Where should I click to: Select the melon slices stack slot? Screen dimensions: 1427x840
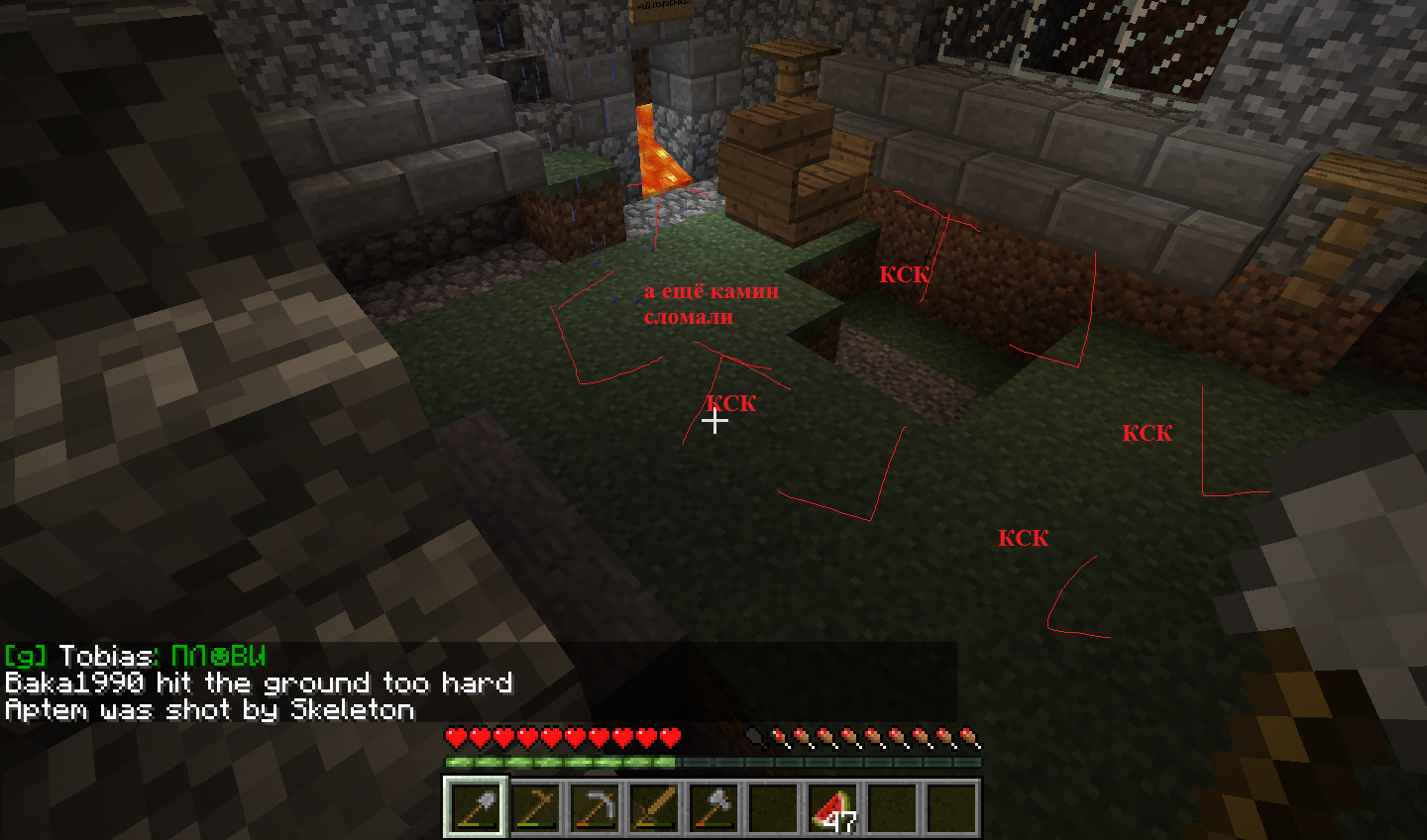coord(832,807)
